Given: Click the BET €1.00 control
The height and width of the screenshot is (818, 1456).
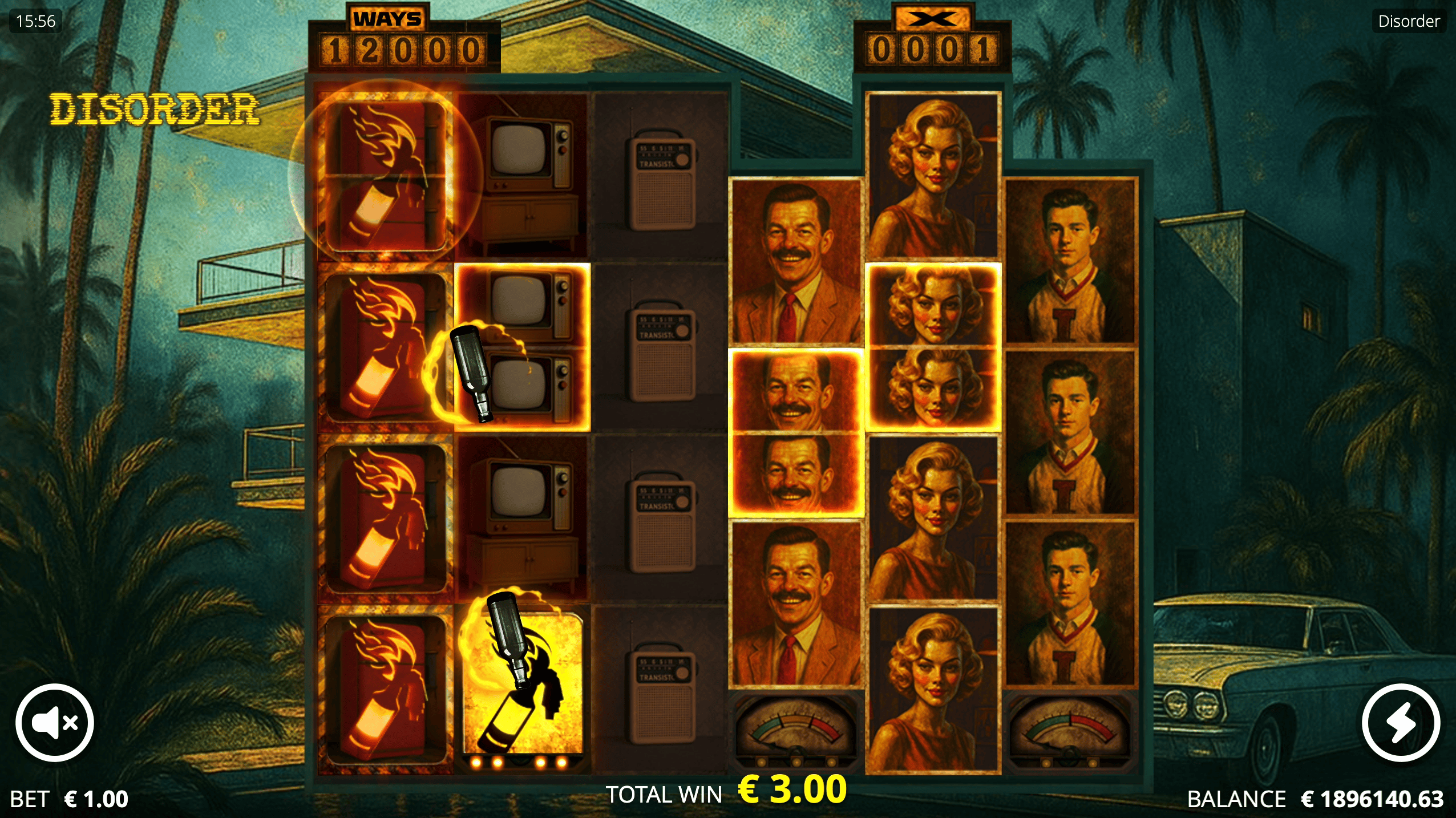Looking at the screenshot, I should pyautogui.click(x=68, y=798).
